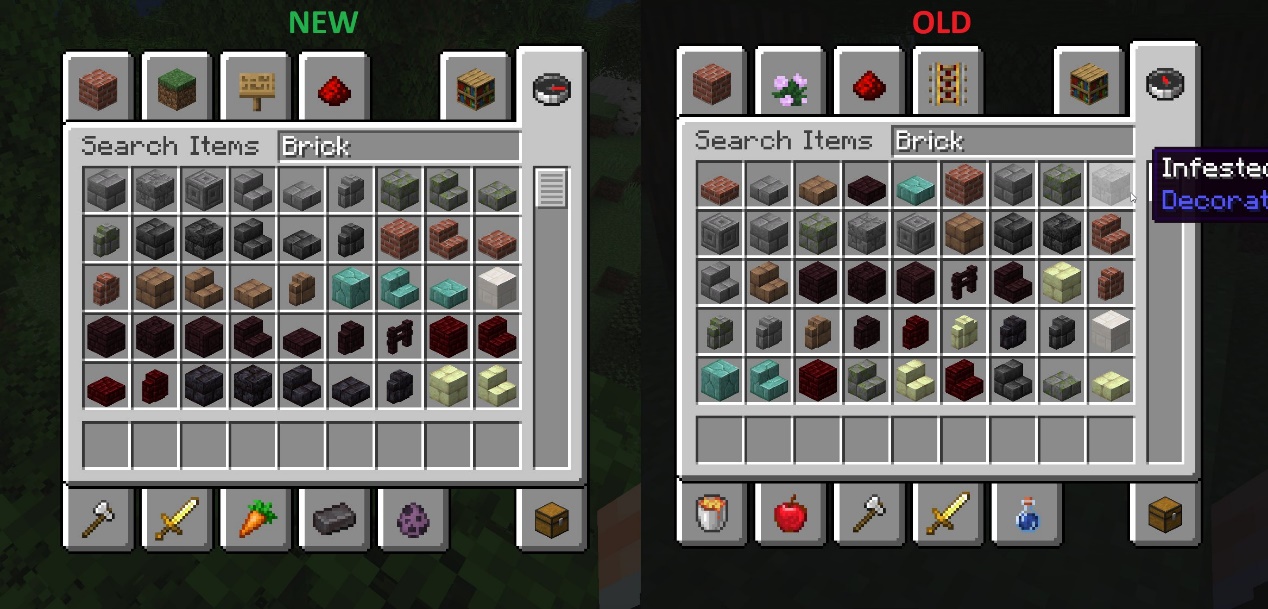The image size is (1268, 609).
Task: Open the chest tab in the OLD panel
Action: click(1164, 516)
